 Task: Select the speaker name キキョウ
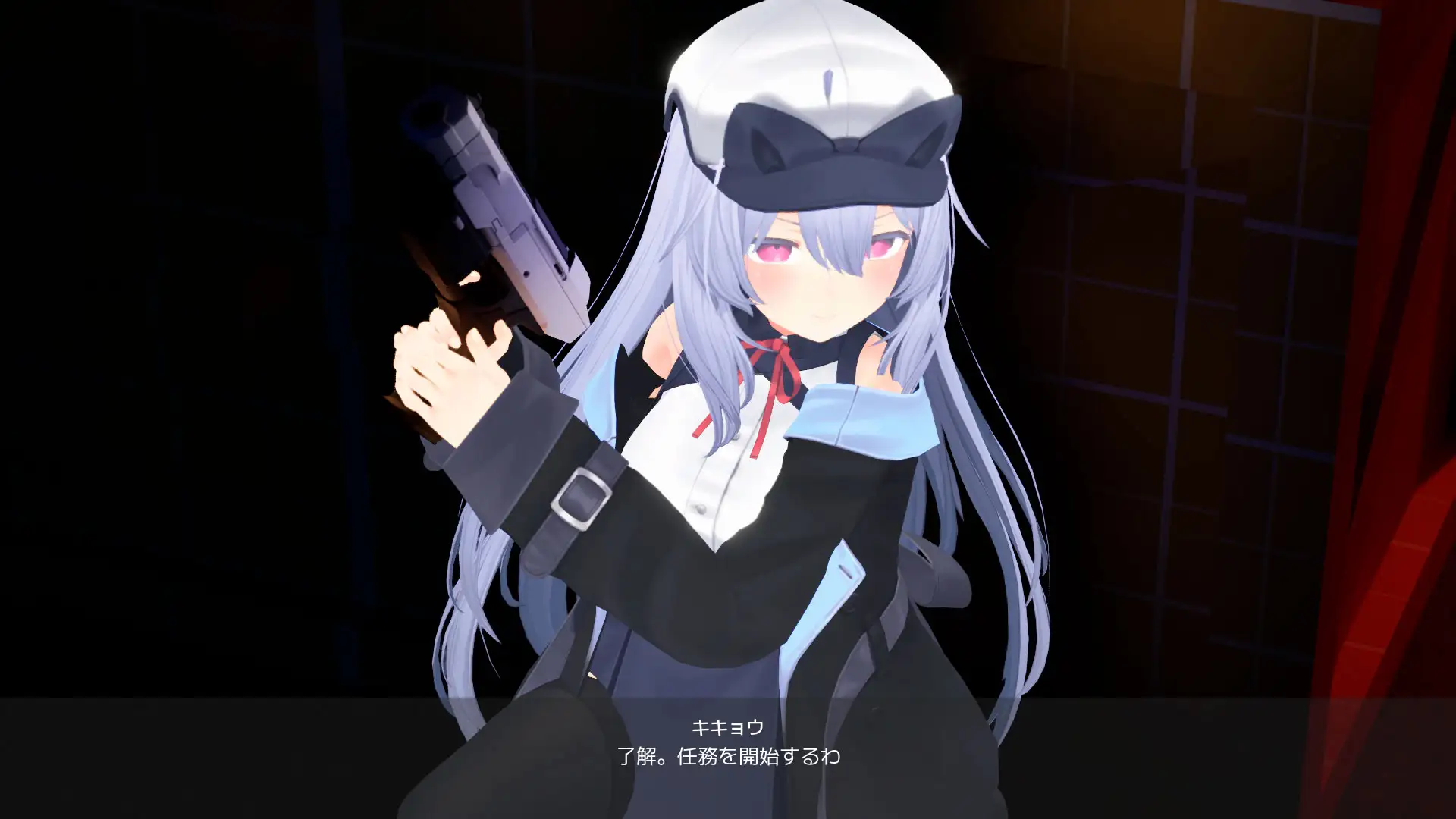tap(726, 726)
